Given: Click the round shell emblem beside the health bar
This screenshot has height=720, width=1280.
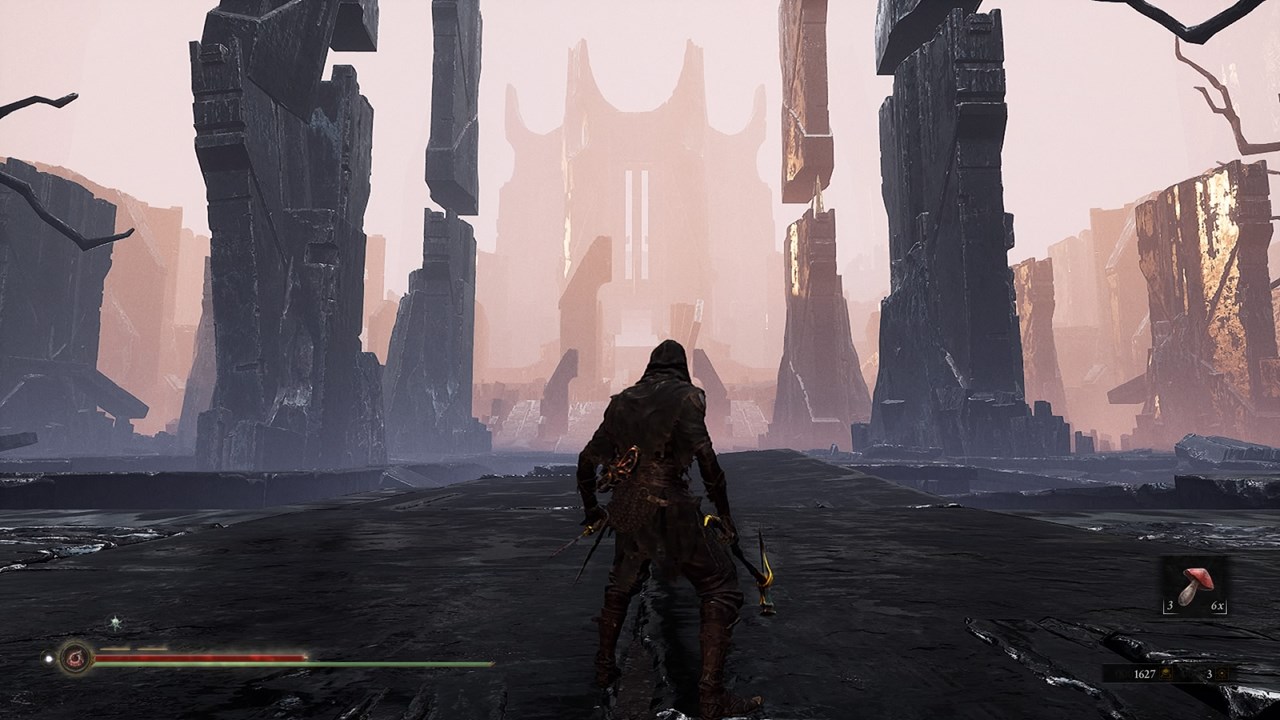Looking at the screenshot, I should (x=75, y=658).
